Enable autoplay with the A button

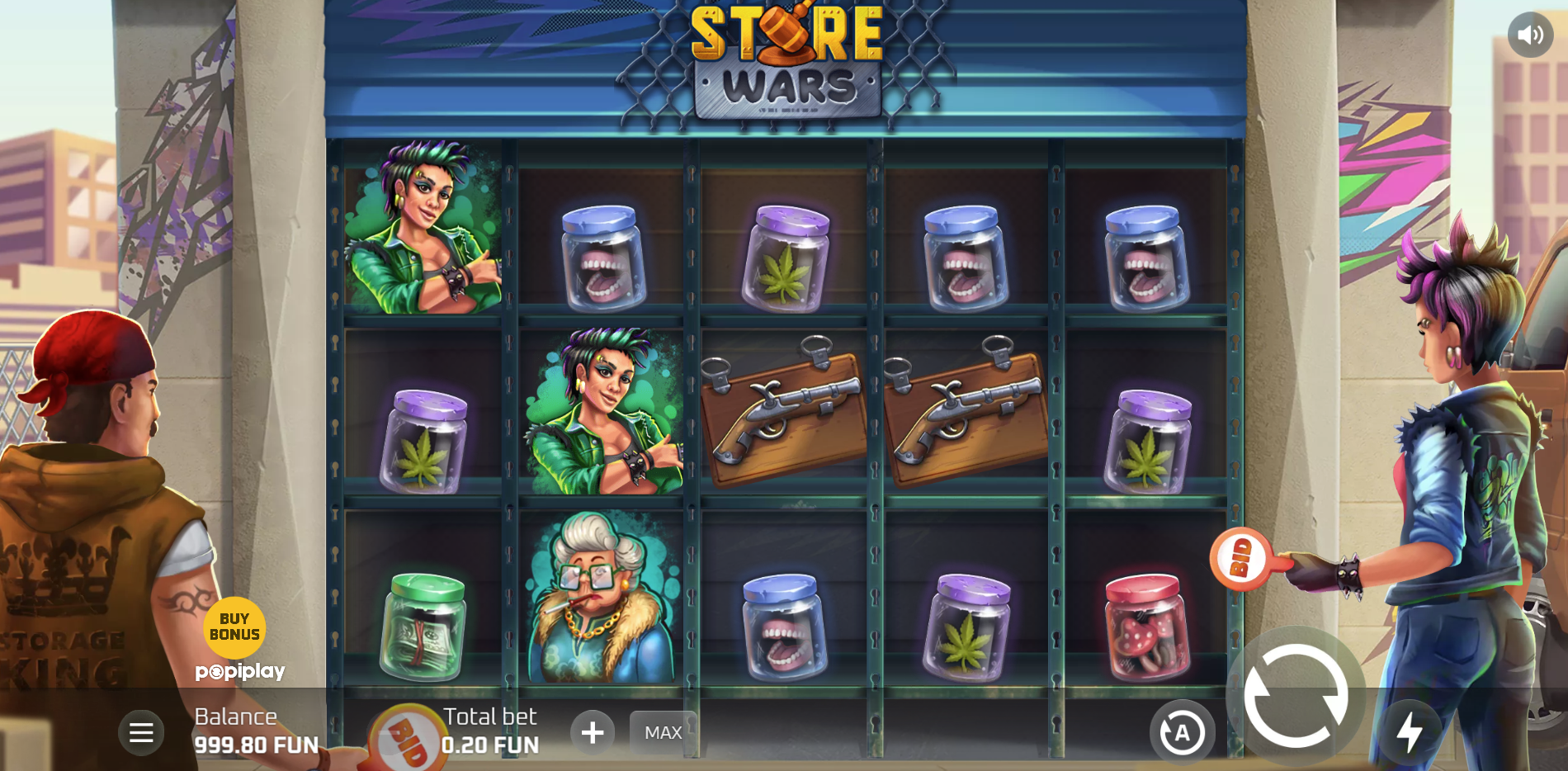point(1182,732)
